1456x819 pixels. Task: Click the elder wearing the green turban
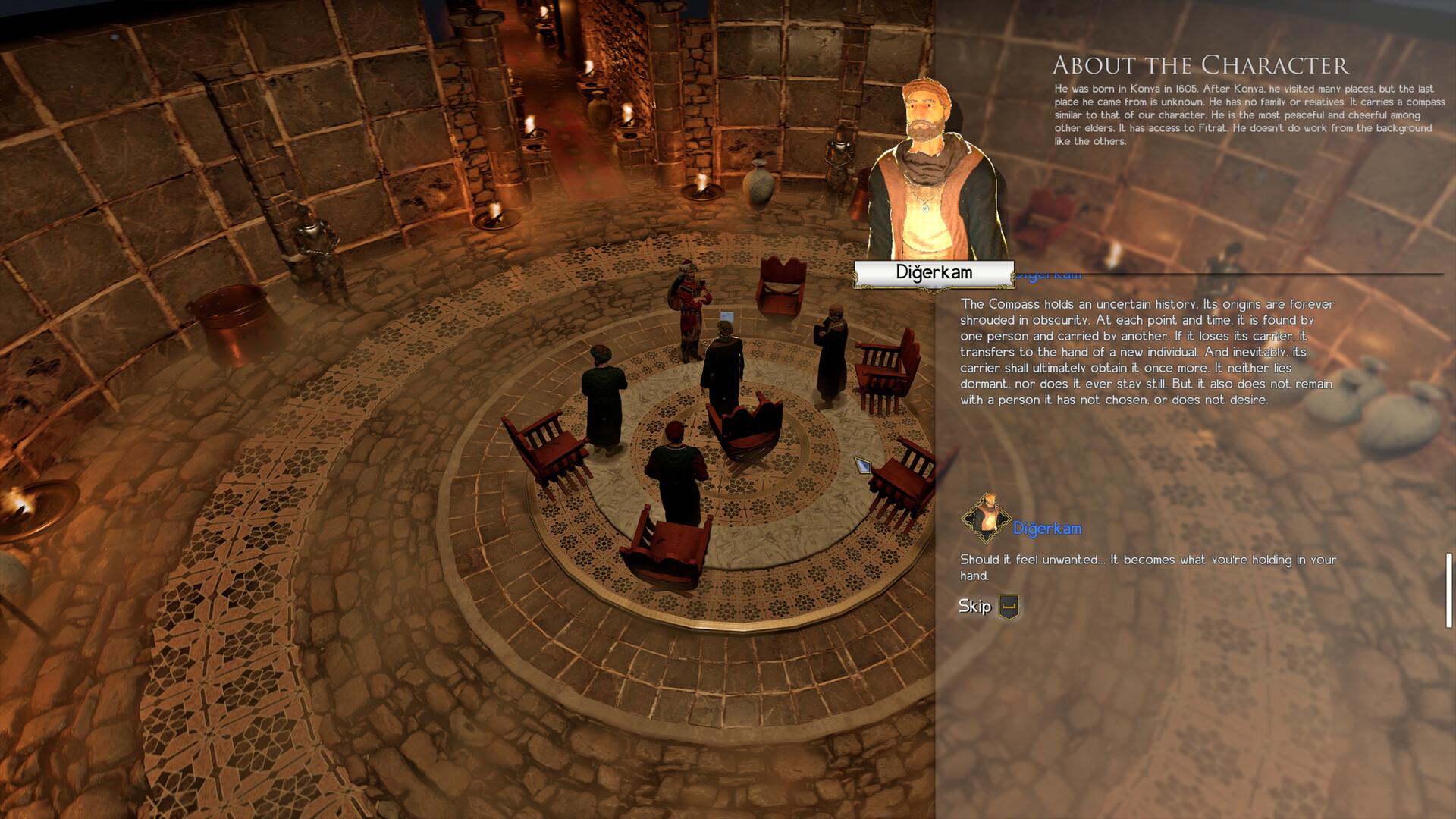(x=603, y=379)
